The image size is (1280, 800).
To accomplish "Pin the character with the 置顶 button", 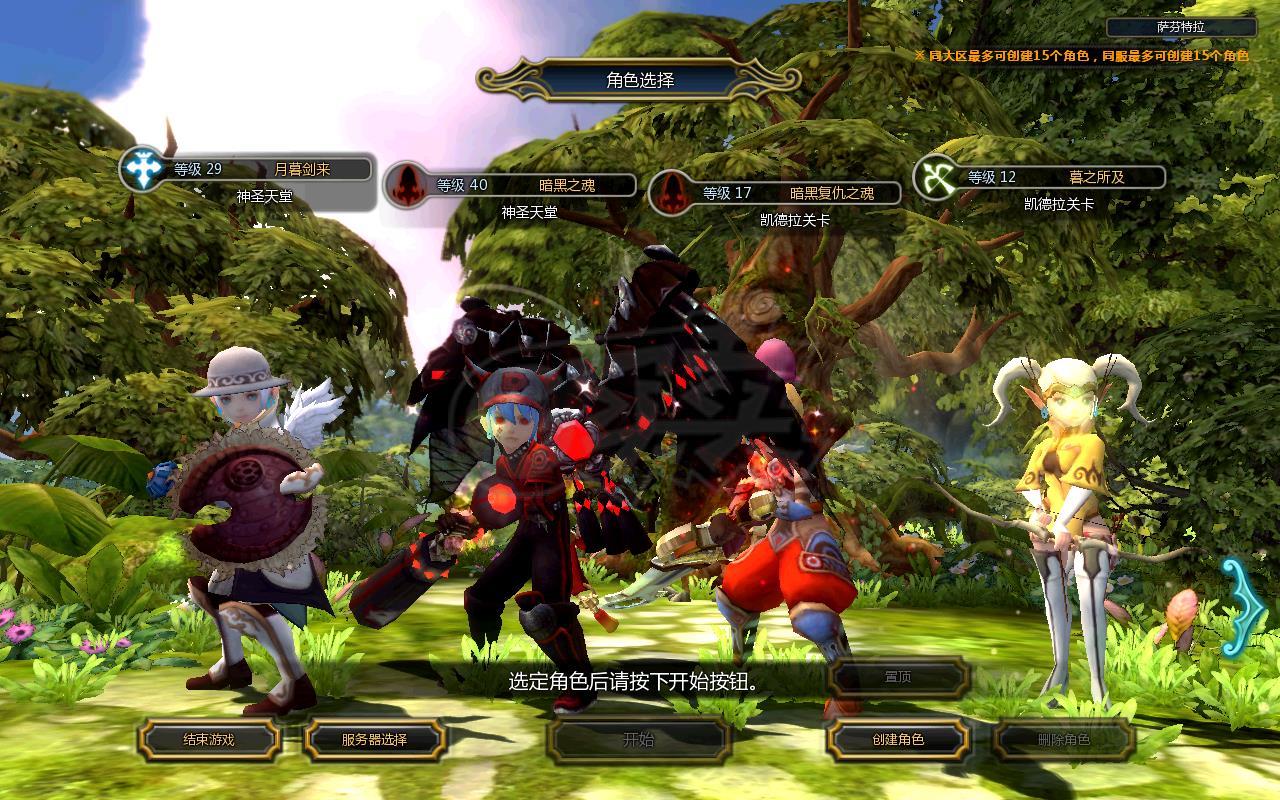I will [898, 677].
